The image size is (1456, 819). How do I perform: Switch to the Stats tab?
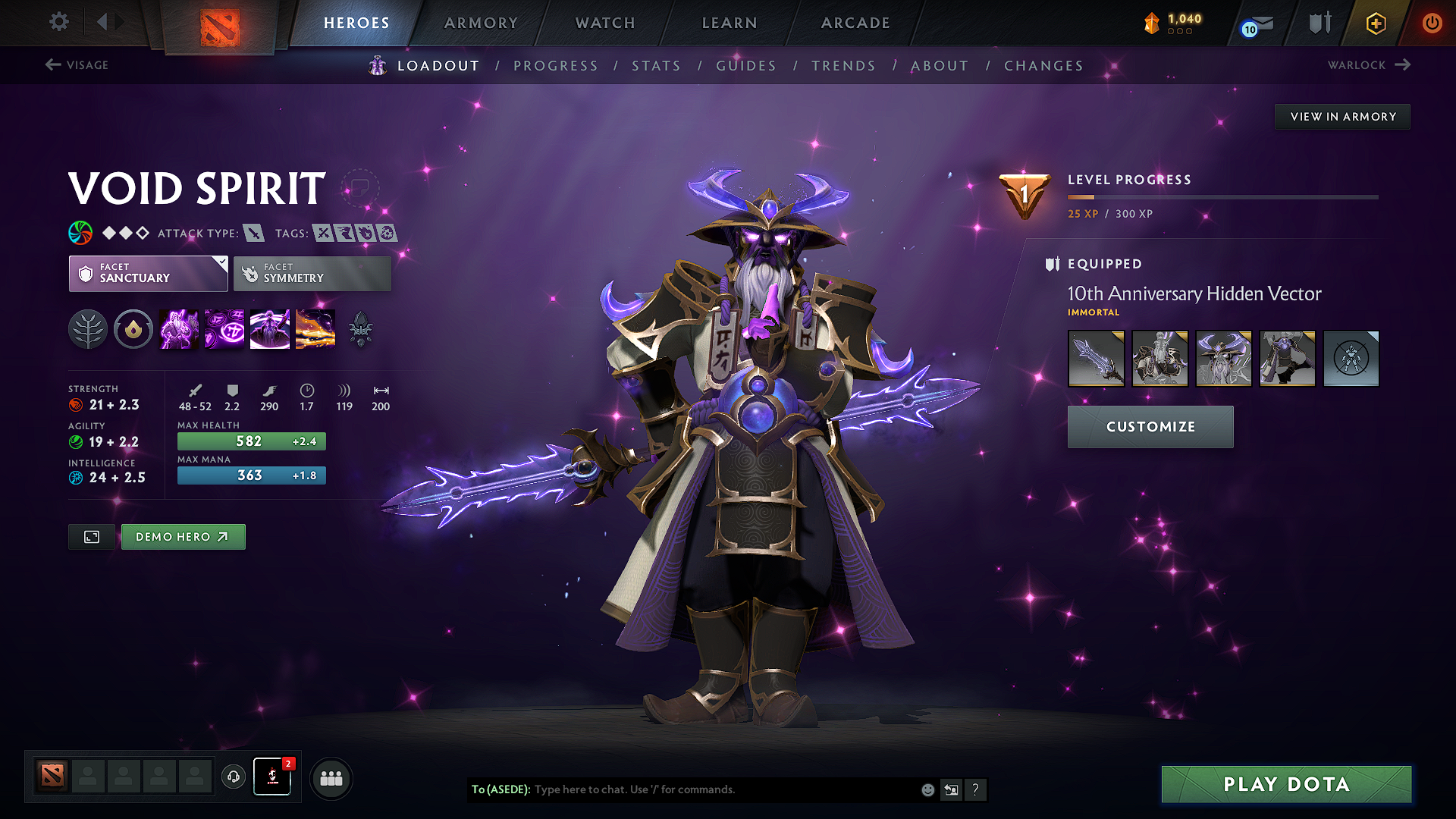(x=656, y=66)
